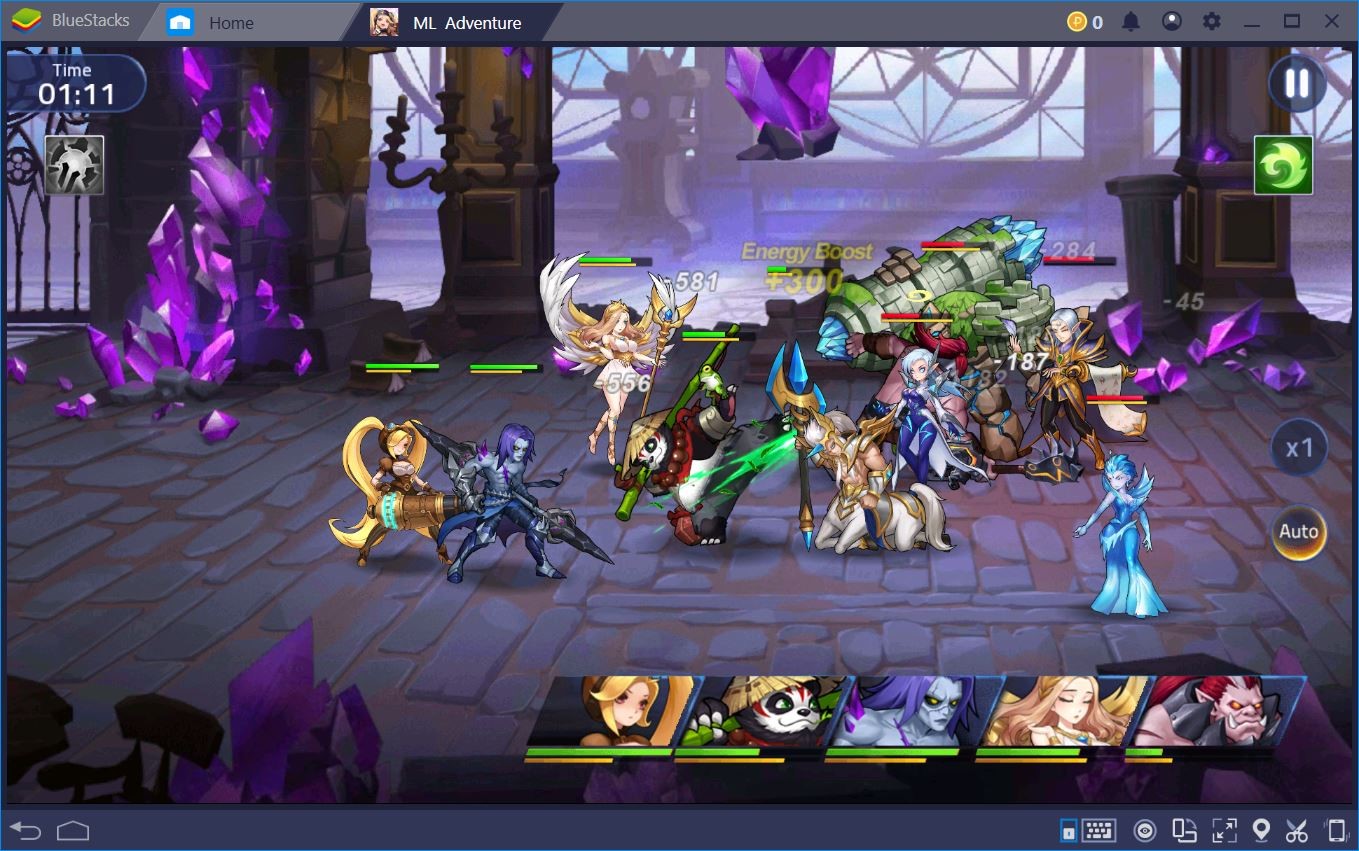
Task: Rotate the screen orientation
Action: click(x=1183, y=830)
